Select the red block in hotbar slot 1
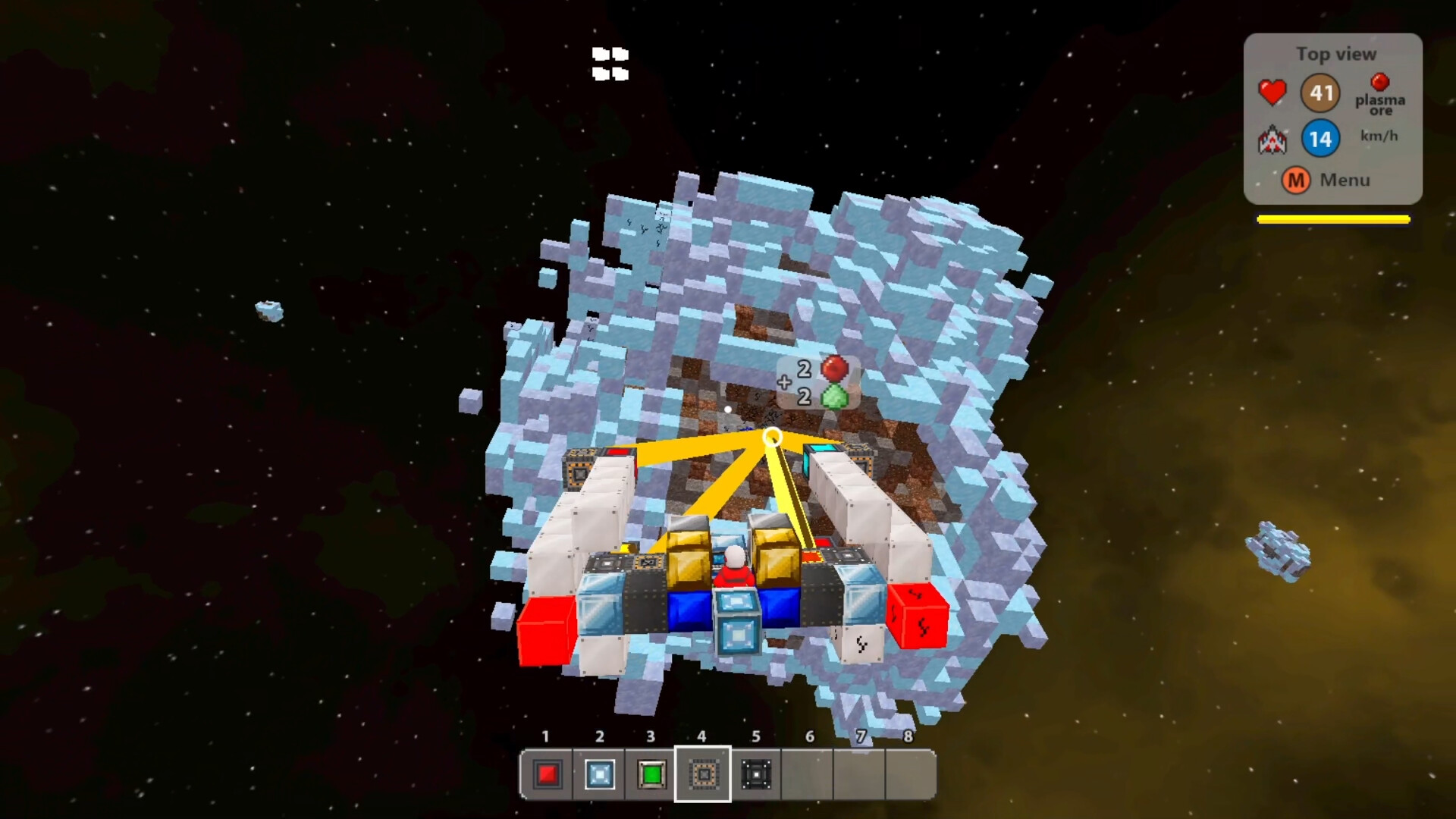 [548, 775]
